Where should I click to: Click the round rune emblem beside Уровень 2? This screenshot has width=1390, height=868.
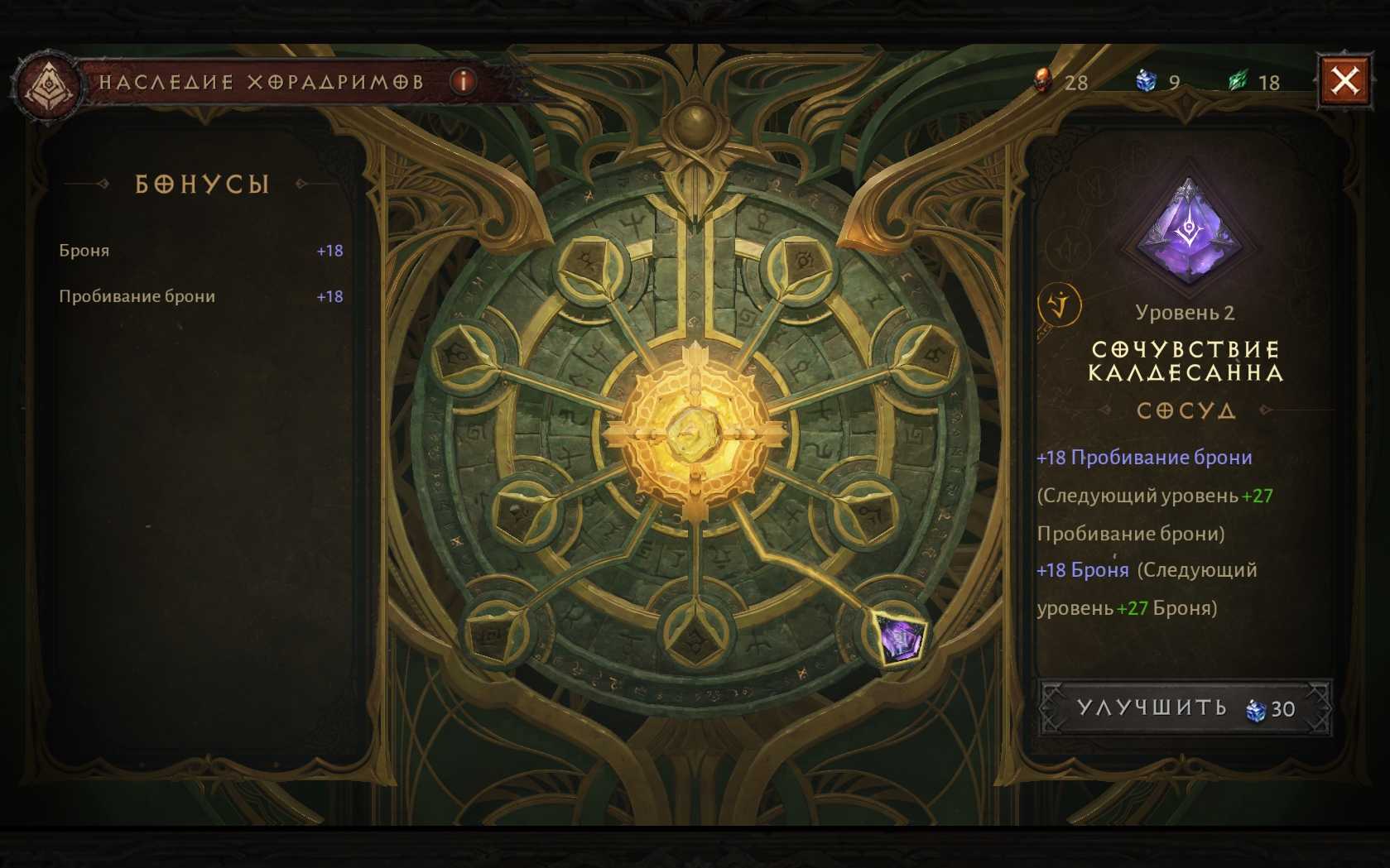coord(1060,305)
